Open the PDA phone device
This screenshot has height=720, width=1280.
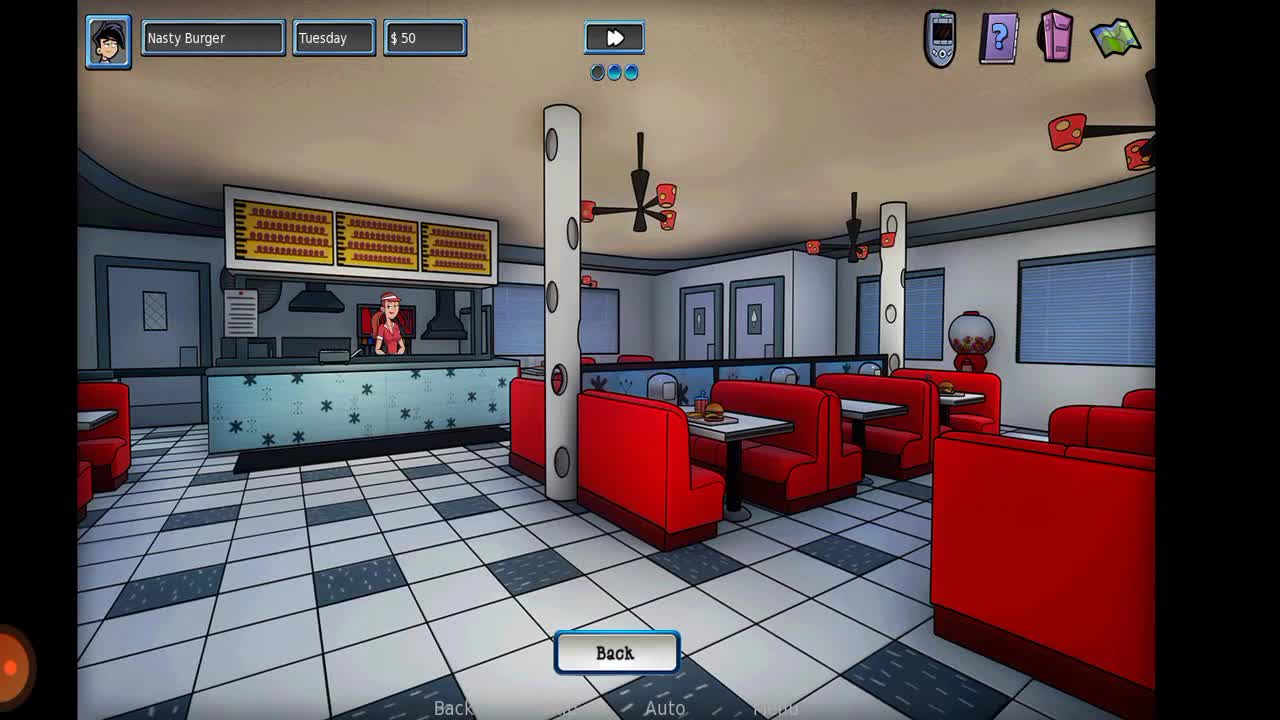pyautogui.click(x=940, y=39)
